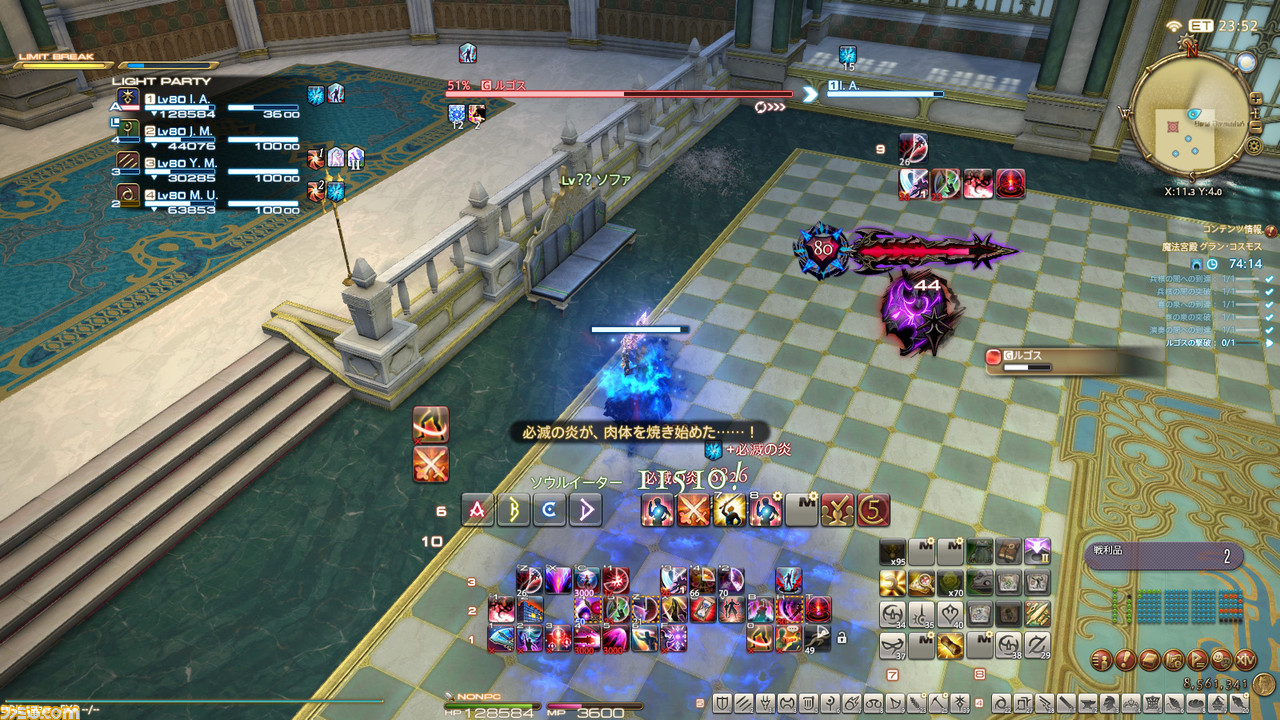Viewport: 1280px width, 720px height.
Task: Open the journal book menu icon
Action: pyautogui.click(x=1149, y=660)
